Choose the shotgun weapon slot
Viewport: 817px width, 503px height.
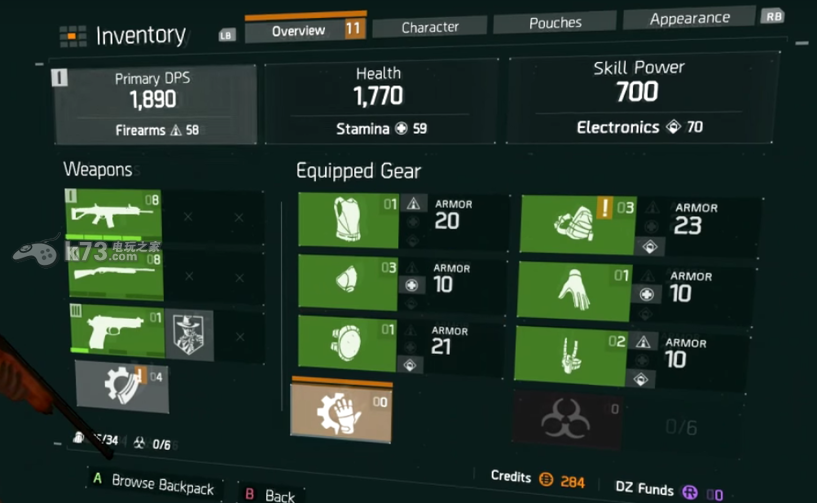(x=116, y=273)
